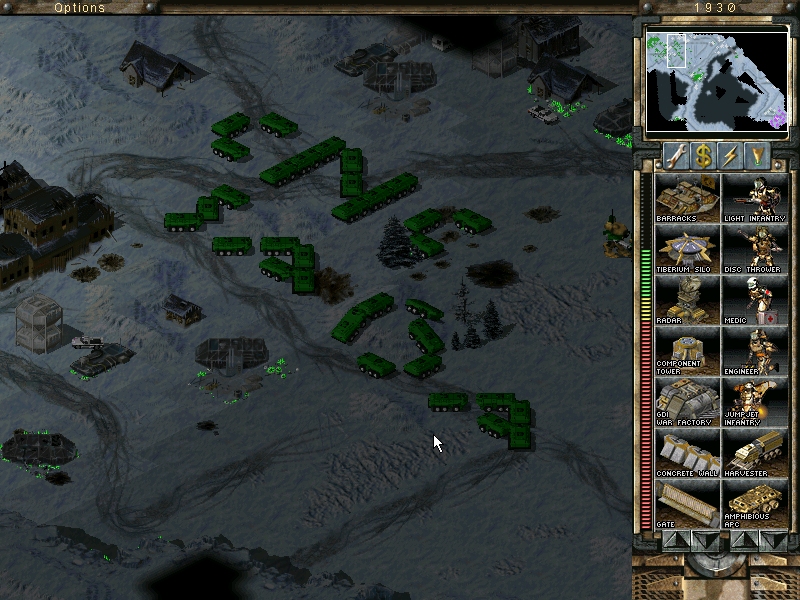Choose the Component Tower build icon
This screenshot has height=600, width=800.
tap(686, 351)
